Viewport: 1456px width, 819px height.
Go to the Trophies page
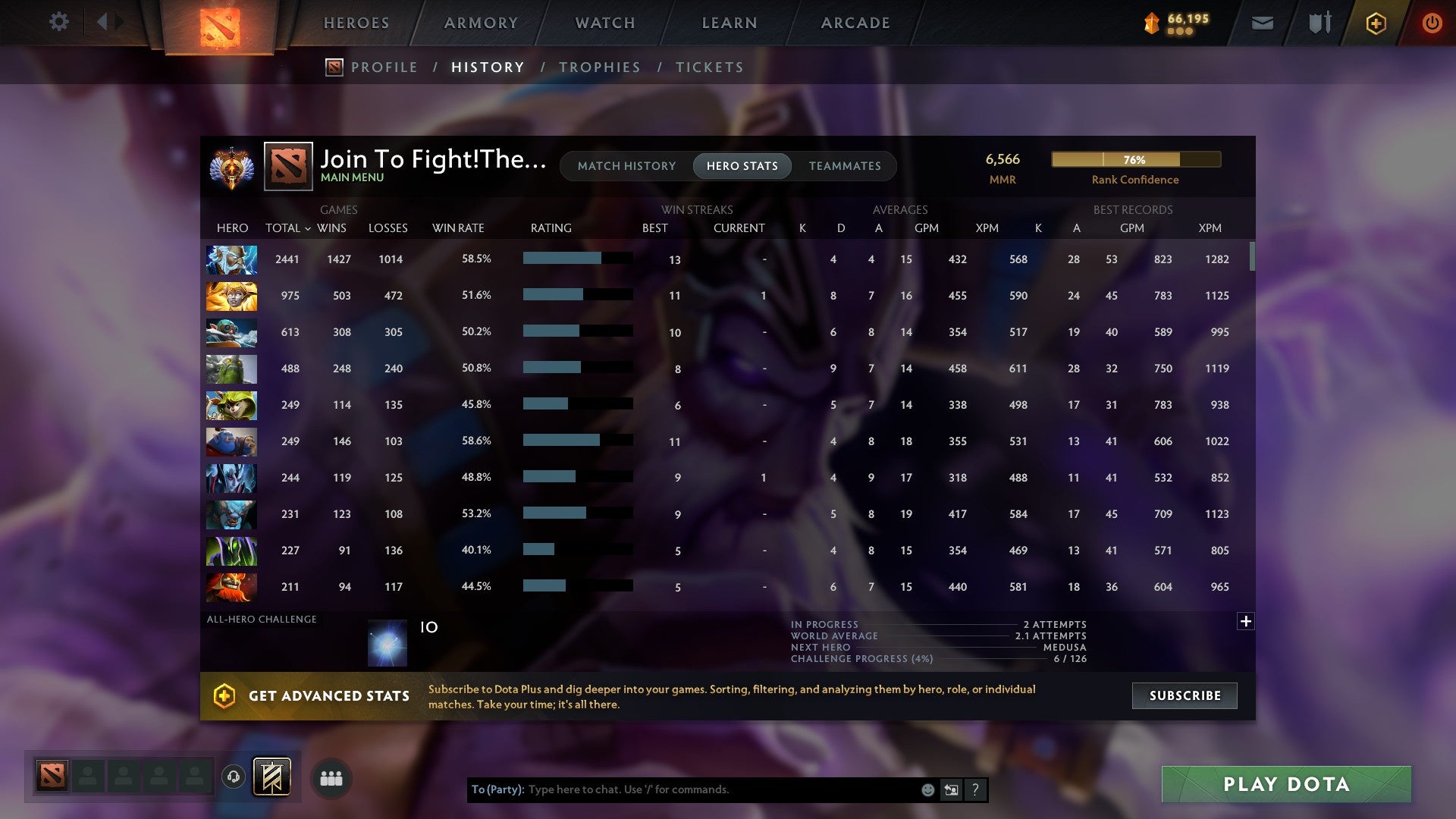coord(599,67)
